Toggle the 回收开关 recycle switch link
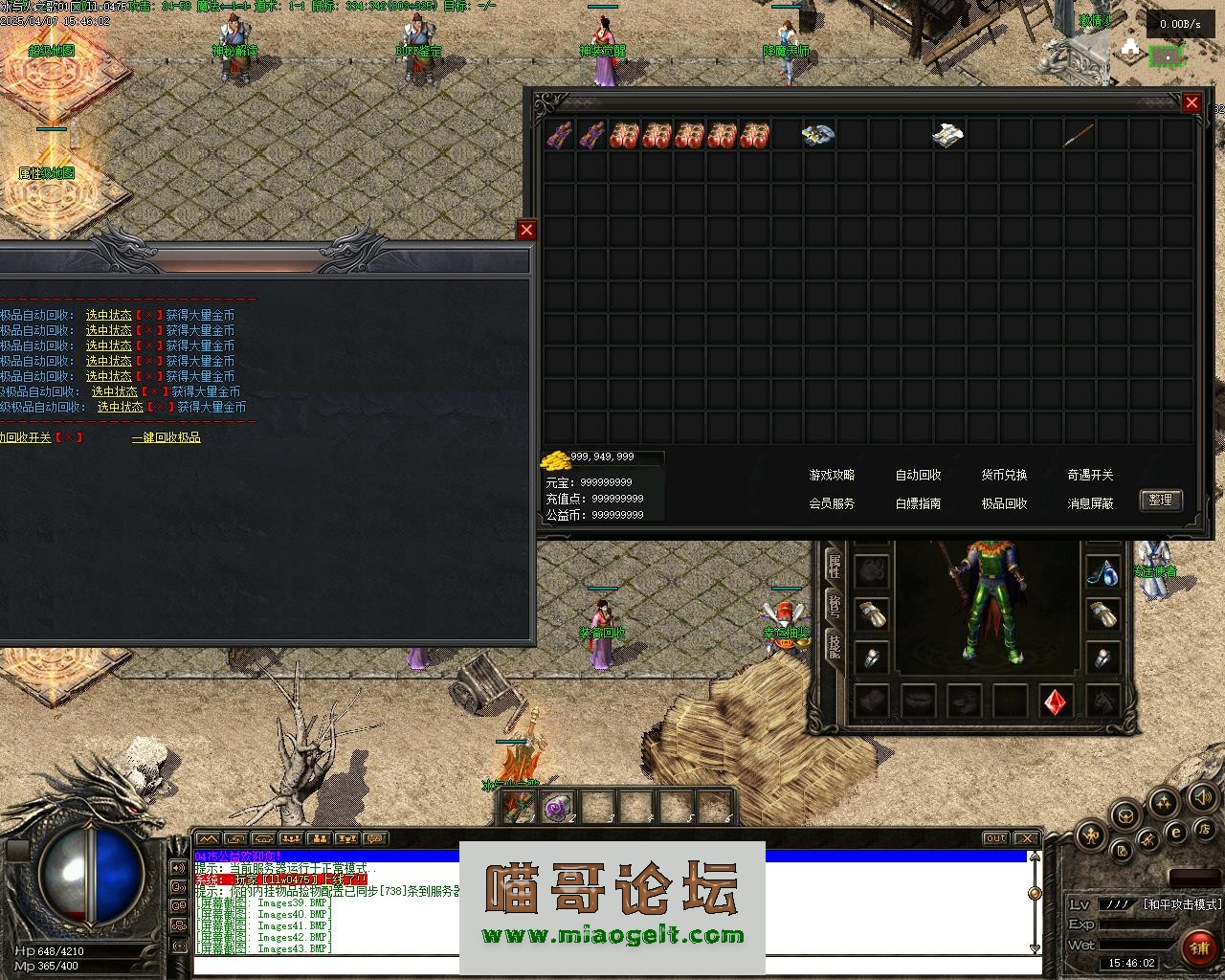The height and width of the screenshot is (980, 1225). 26,437
